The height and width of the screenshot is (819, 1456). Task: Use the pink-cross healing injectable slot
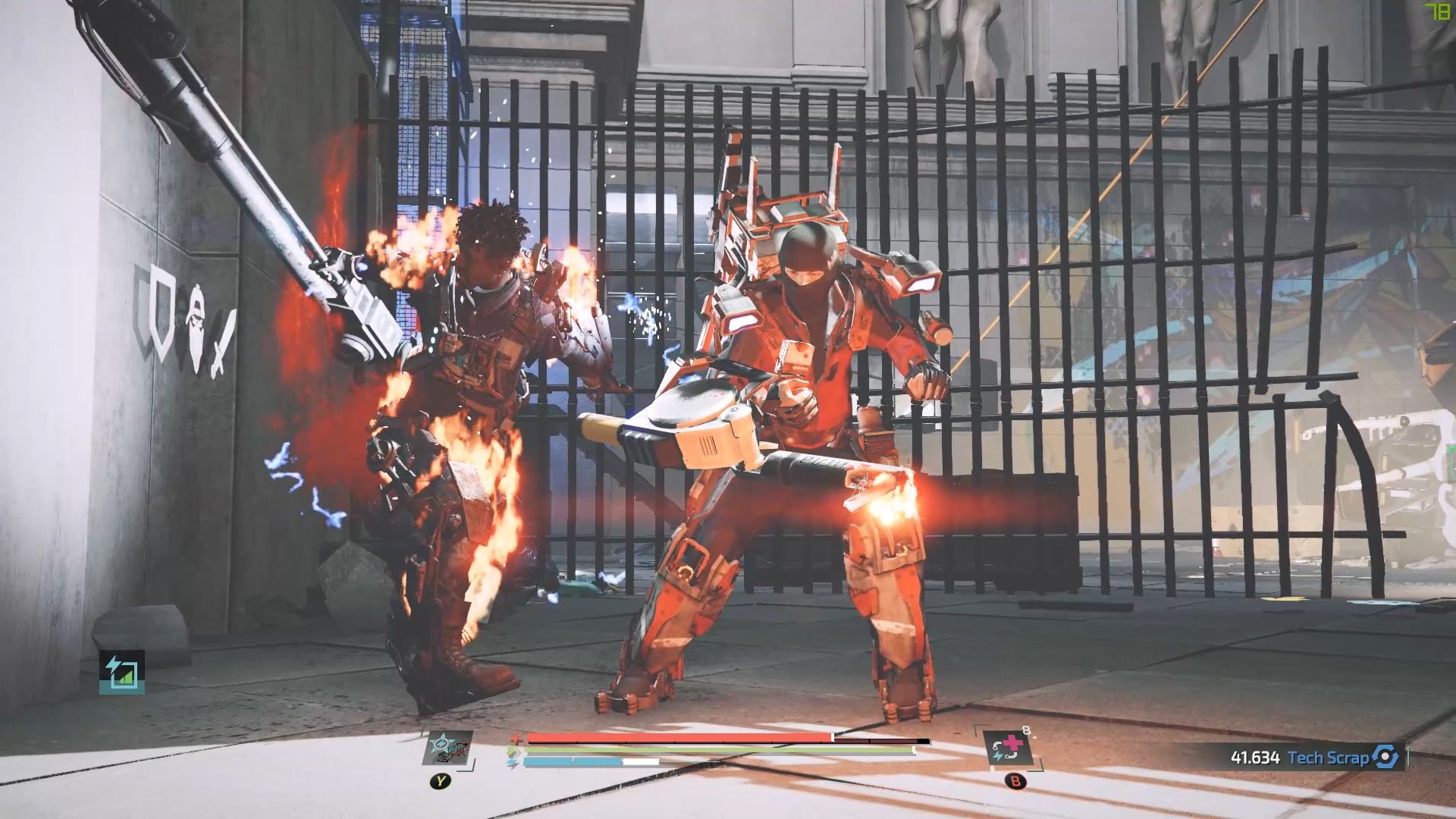click(x=1009, y=749)
